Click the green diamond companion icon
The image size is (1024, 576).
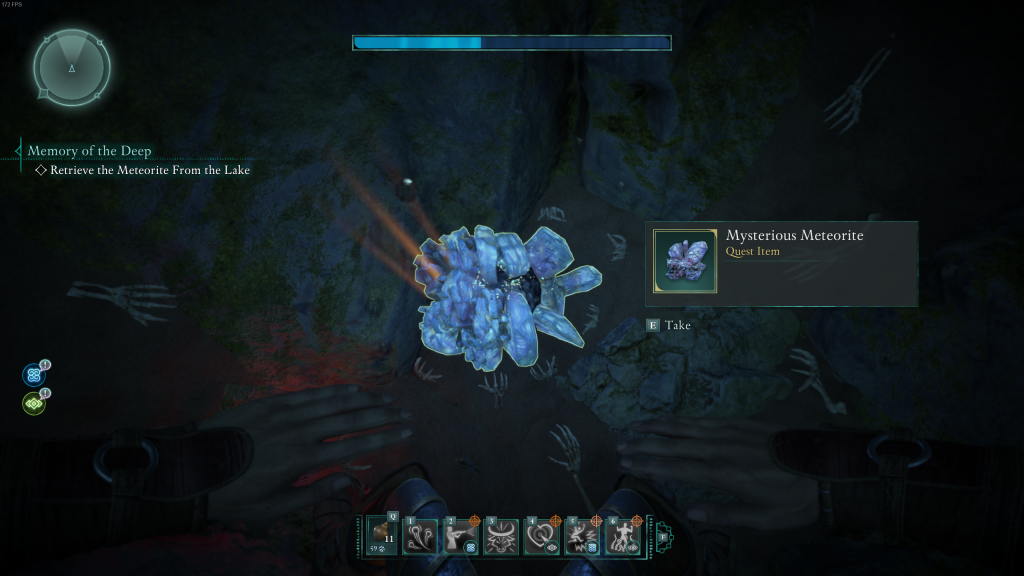[33, 404]
